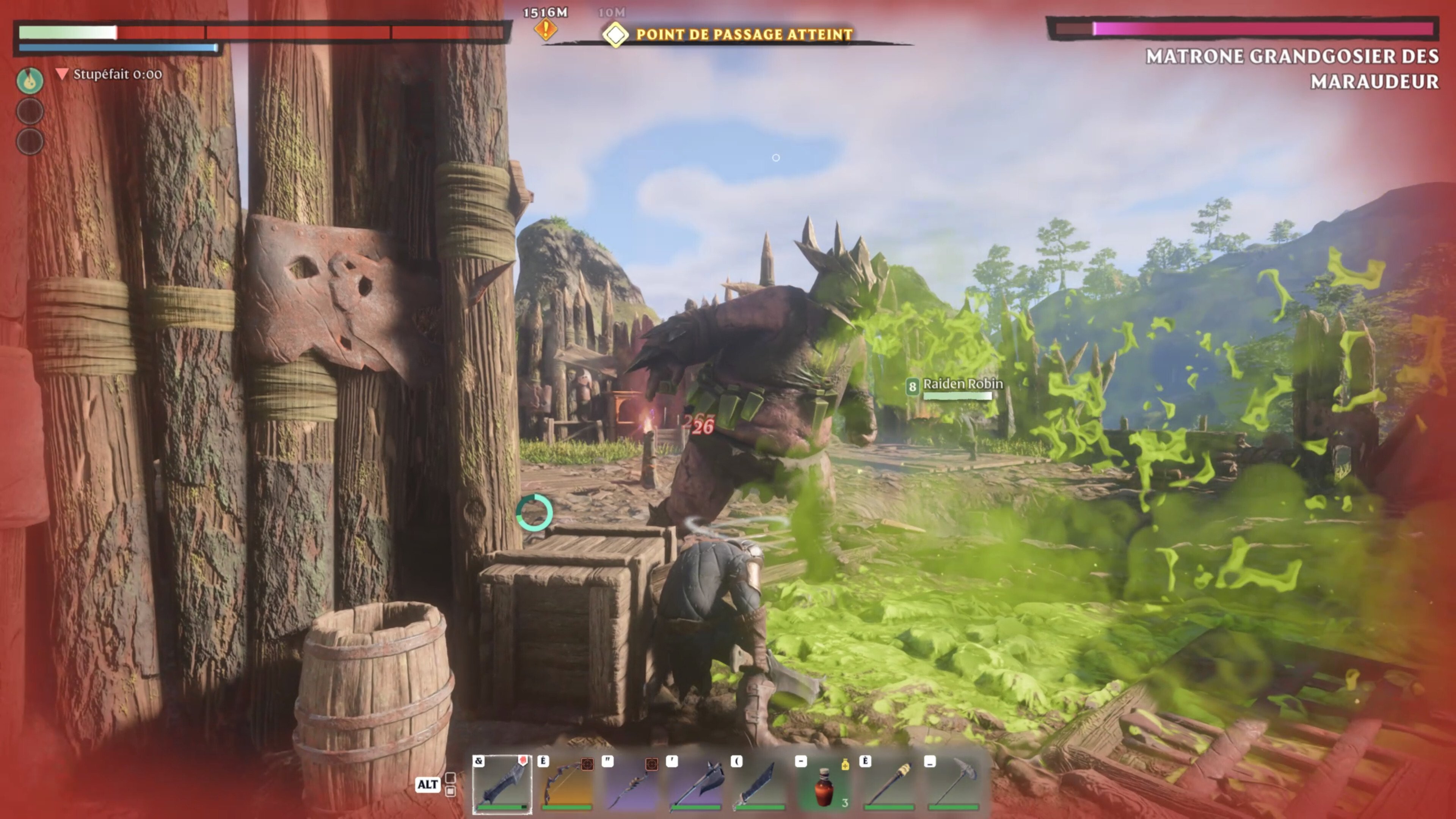The image size is (1456, 819).
Task: Select the sword in the first hotbar slot
Action: (x=501, y=786)
